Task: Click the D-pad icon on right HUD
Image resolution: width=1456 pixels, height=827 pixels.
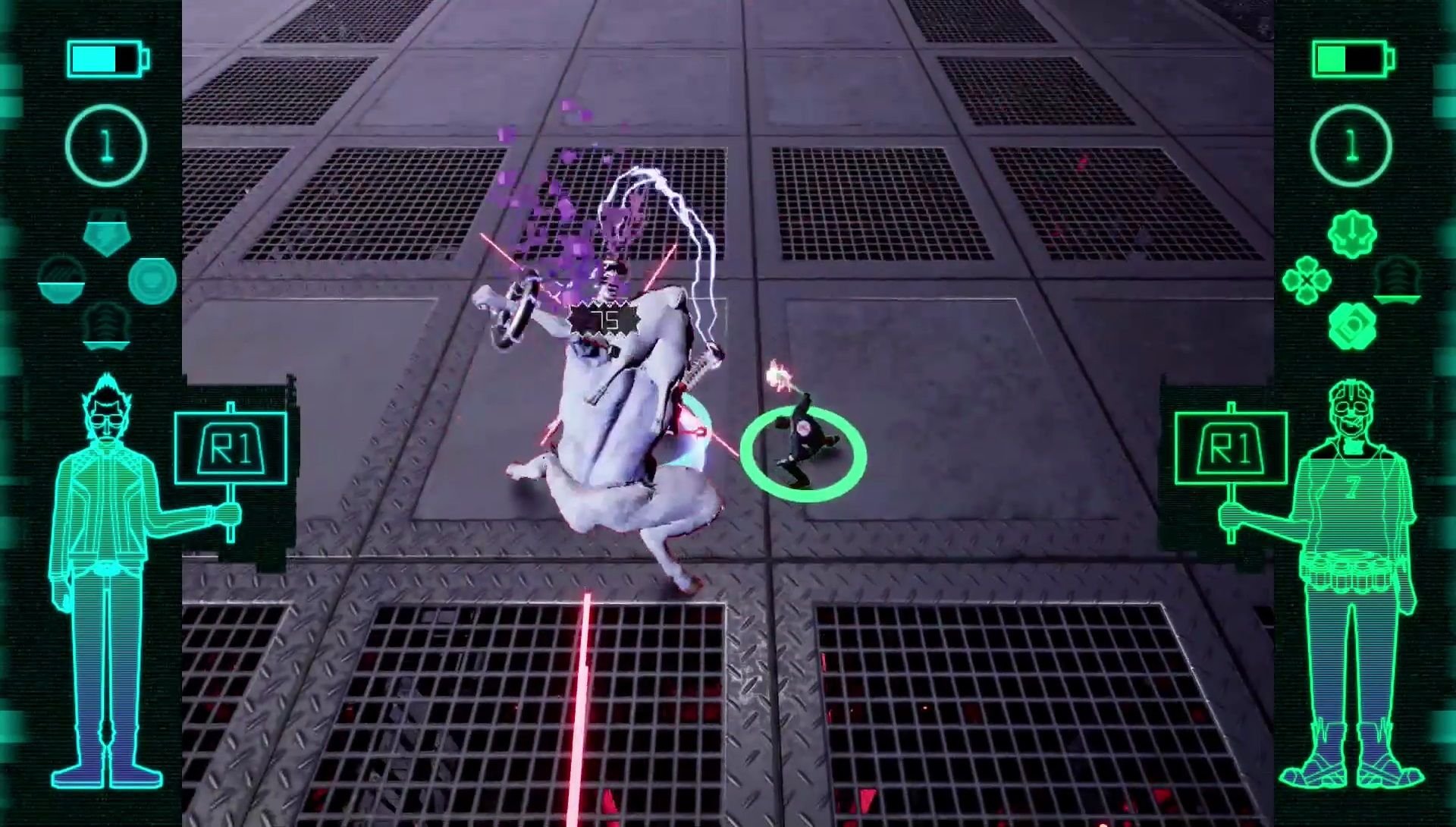Action: tap(1307, 280)
